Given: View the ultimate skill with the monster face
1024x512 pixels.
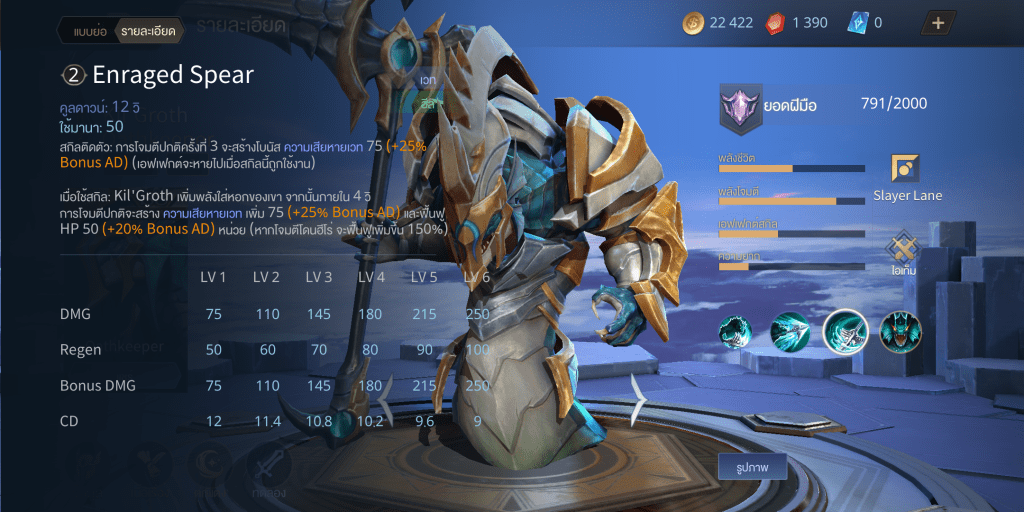Looking at the screenshot, I should 900,333.
